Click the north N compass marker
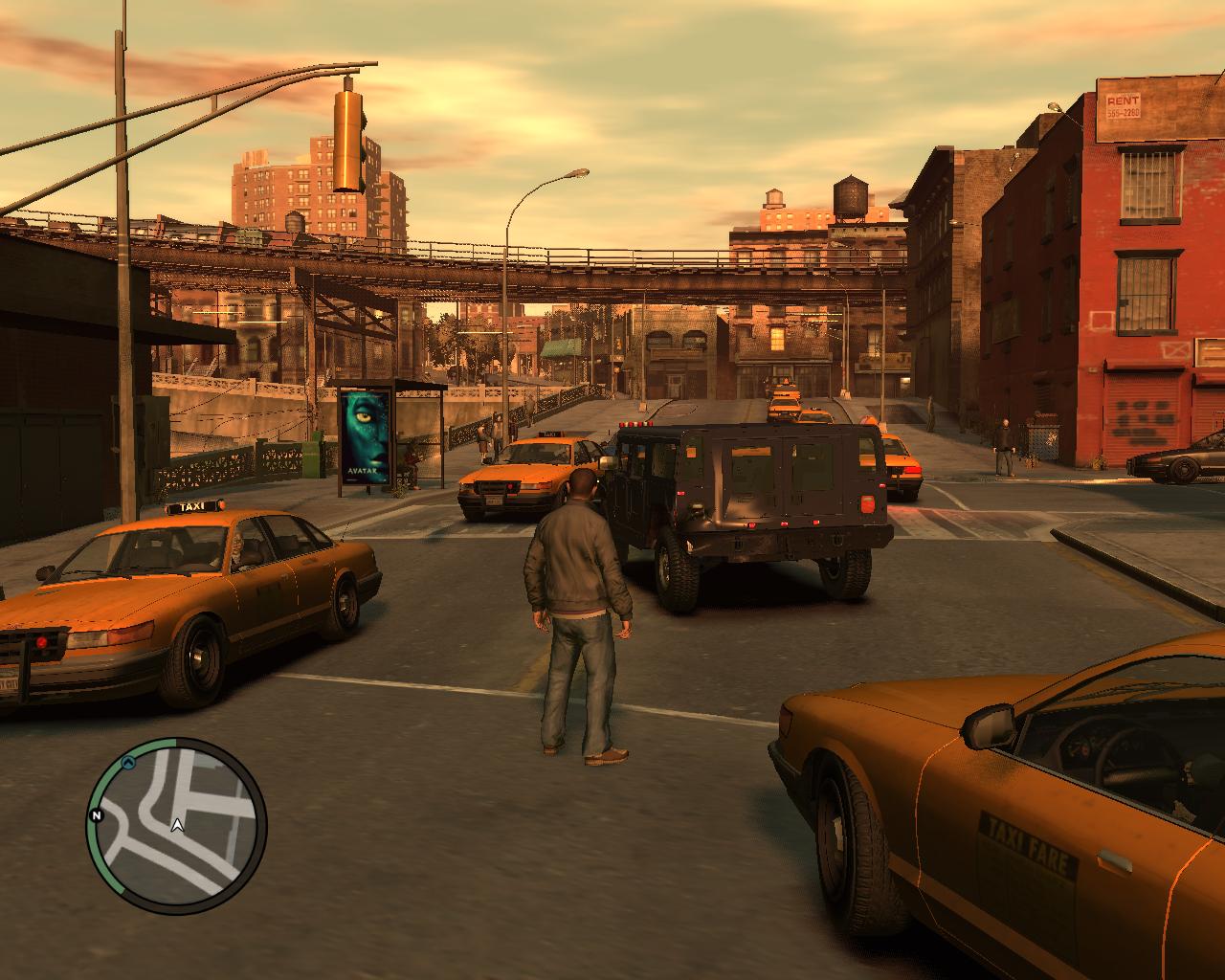Screen dimensions: 1225x980 click(96, 815)
